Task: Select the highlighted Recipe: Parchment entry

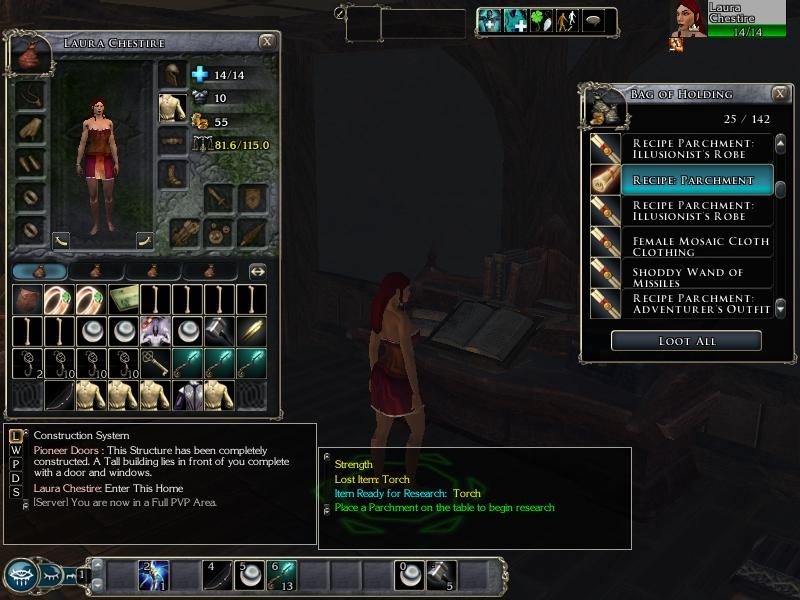Action: tap(697, 180)
